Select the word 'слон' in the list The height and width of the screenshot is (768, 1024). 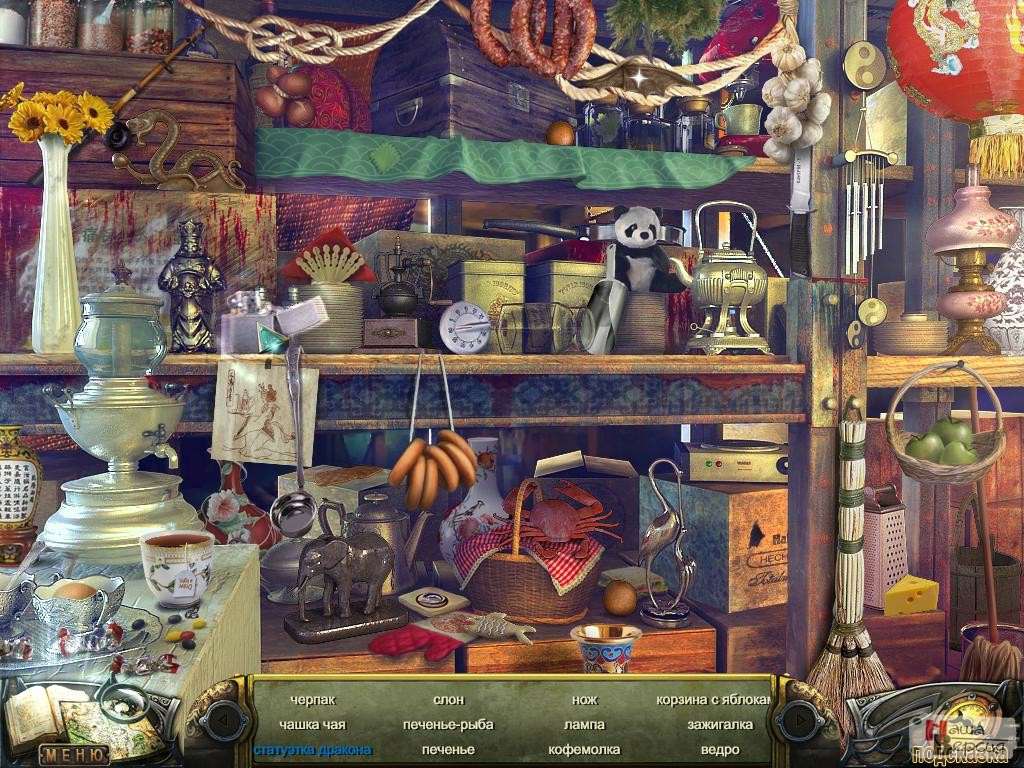click(x=448, y=700)
